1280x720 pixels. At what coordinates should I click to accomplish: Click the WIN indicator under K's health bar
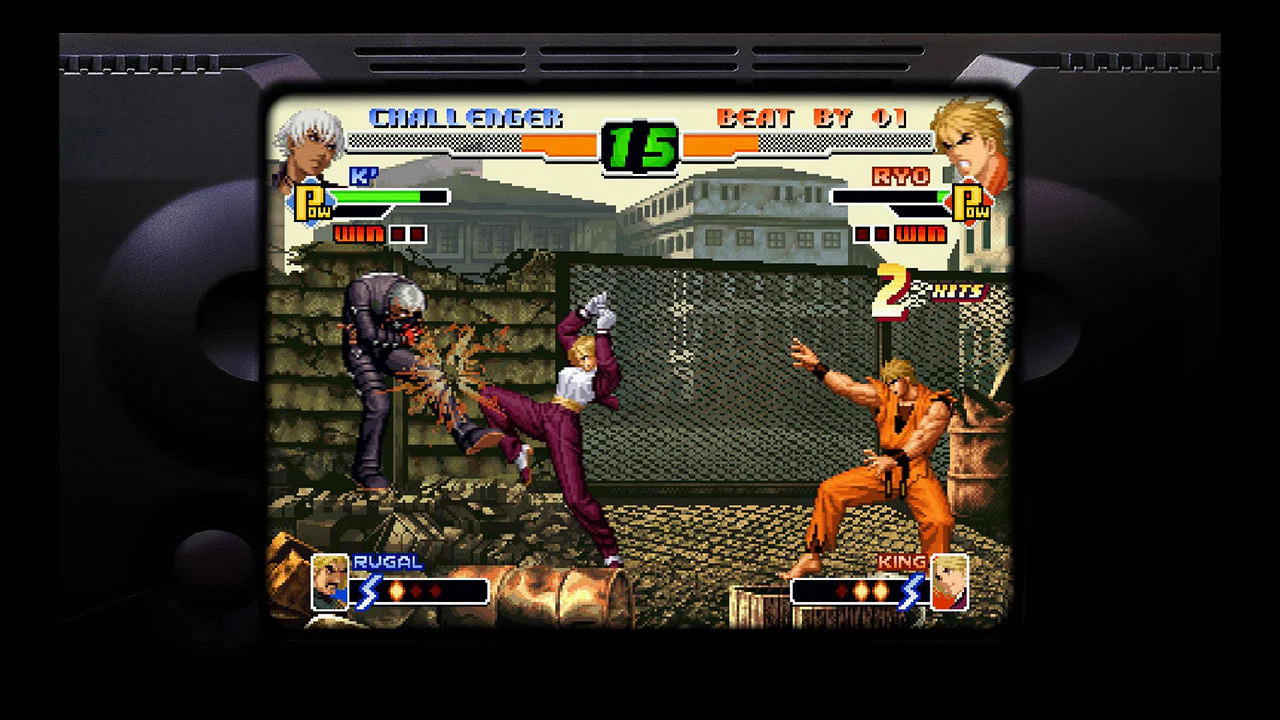[x=360, y=233]
